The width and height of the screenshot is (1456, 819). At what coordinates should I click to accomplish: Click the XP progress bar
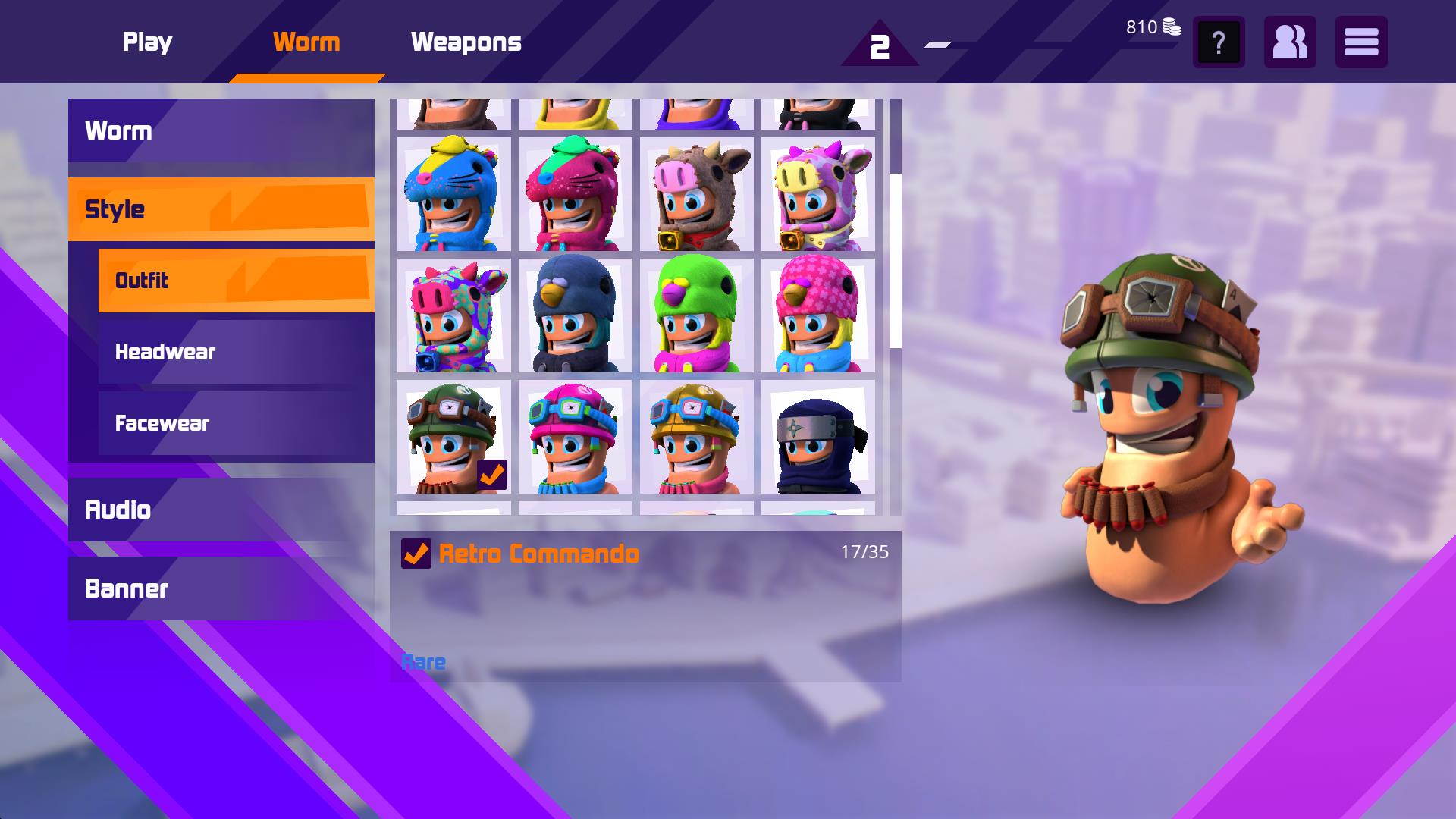(986, 45)
